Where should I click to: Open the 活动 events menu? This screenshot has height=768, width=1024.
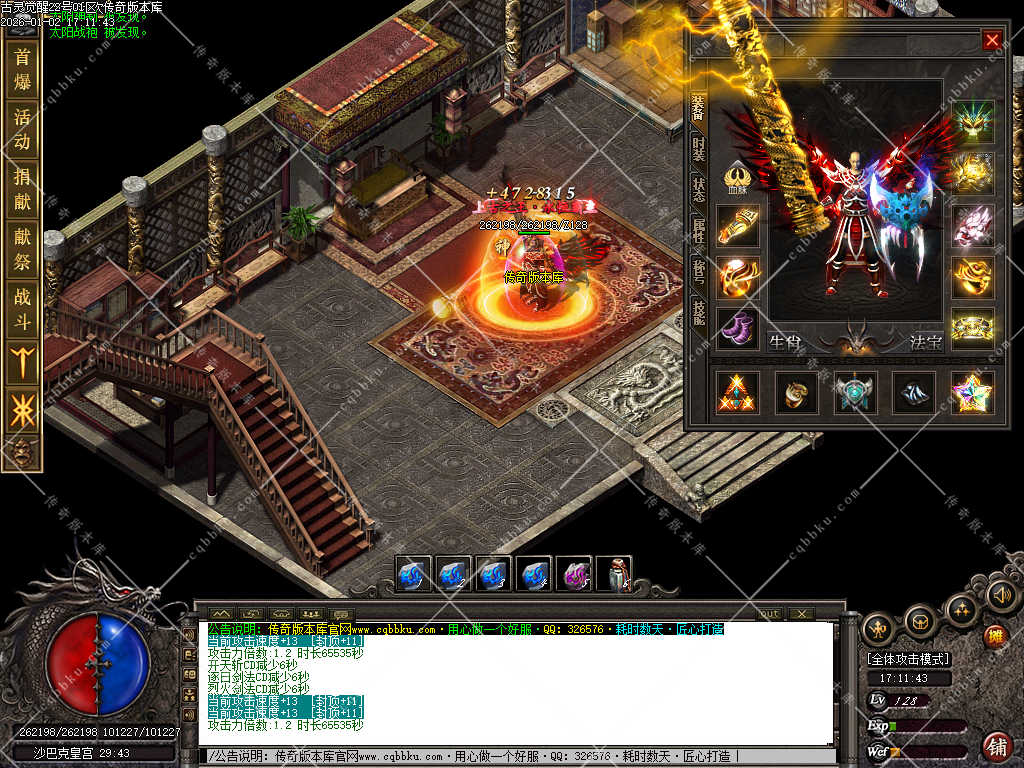coord(22,129)
